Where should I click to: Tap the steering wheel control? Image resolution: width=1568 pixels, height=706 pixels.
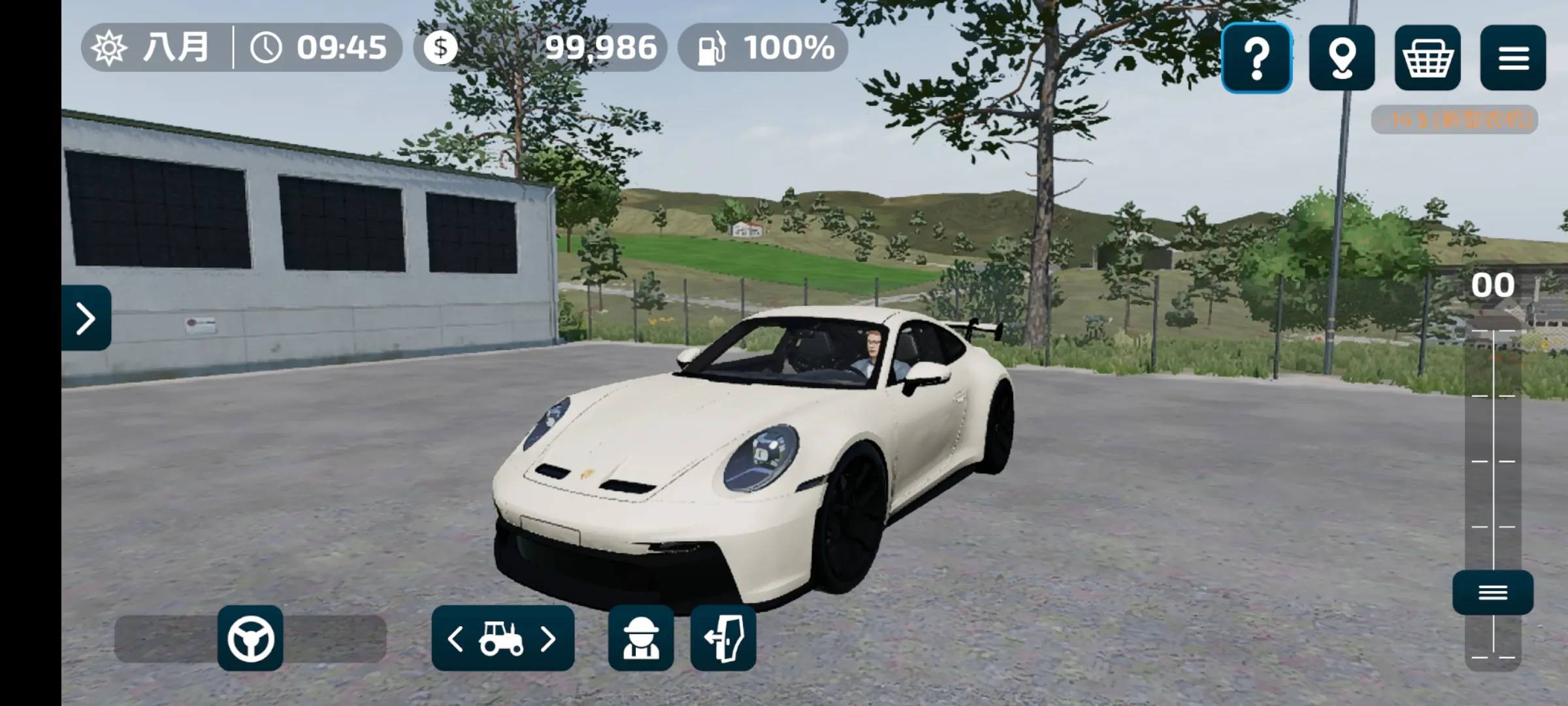(250, 638)
